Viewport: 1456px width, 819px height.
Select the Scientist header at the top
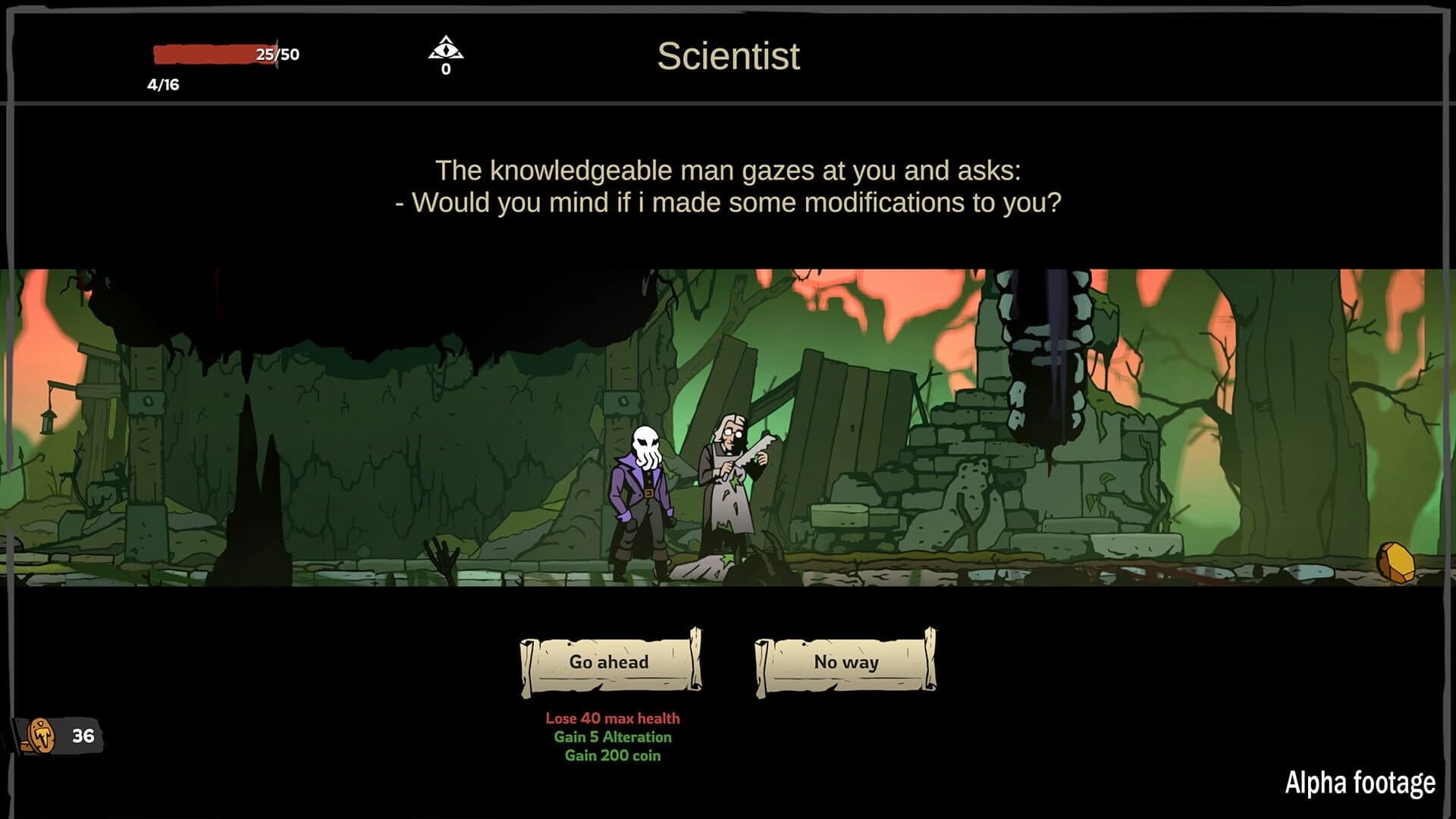(729, 56)
